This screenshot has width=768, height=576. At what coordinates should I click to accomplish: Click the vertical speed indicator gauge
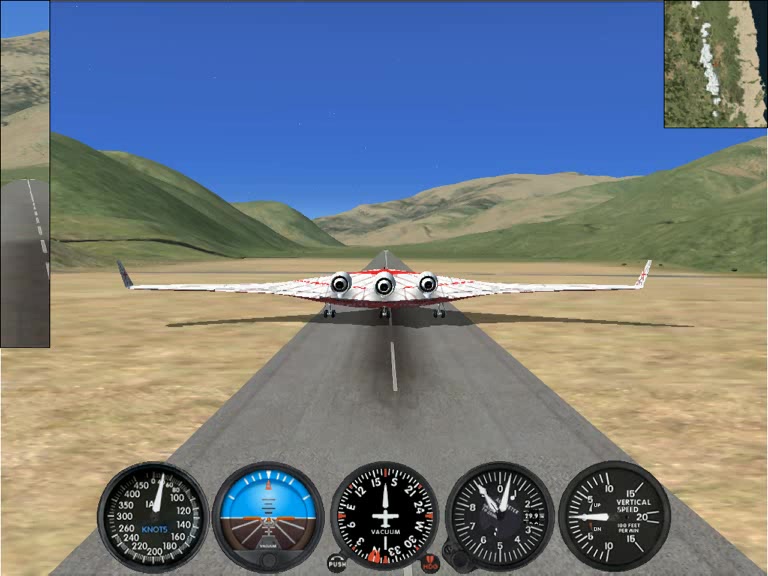[615, 516]
